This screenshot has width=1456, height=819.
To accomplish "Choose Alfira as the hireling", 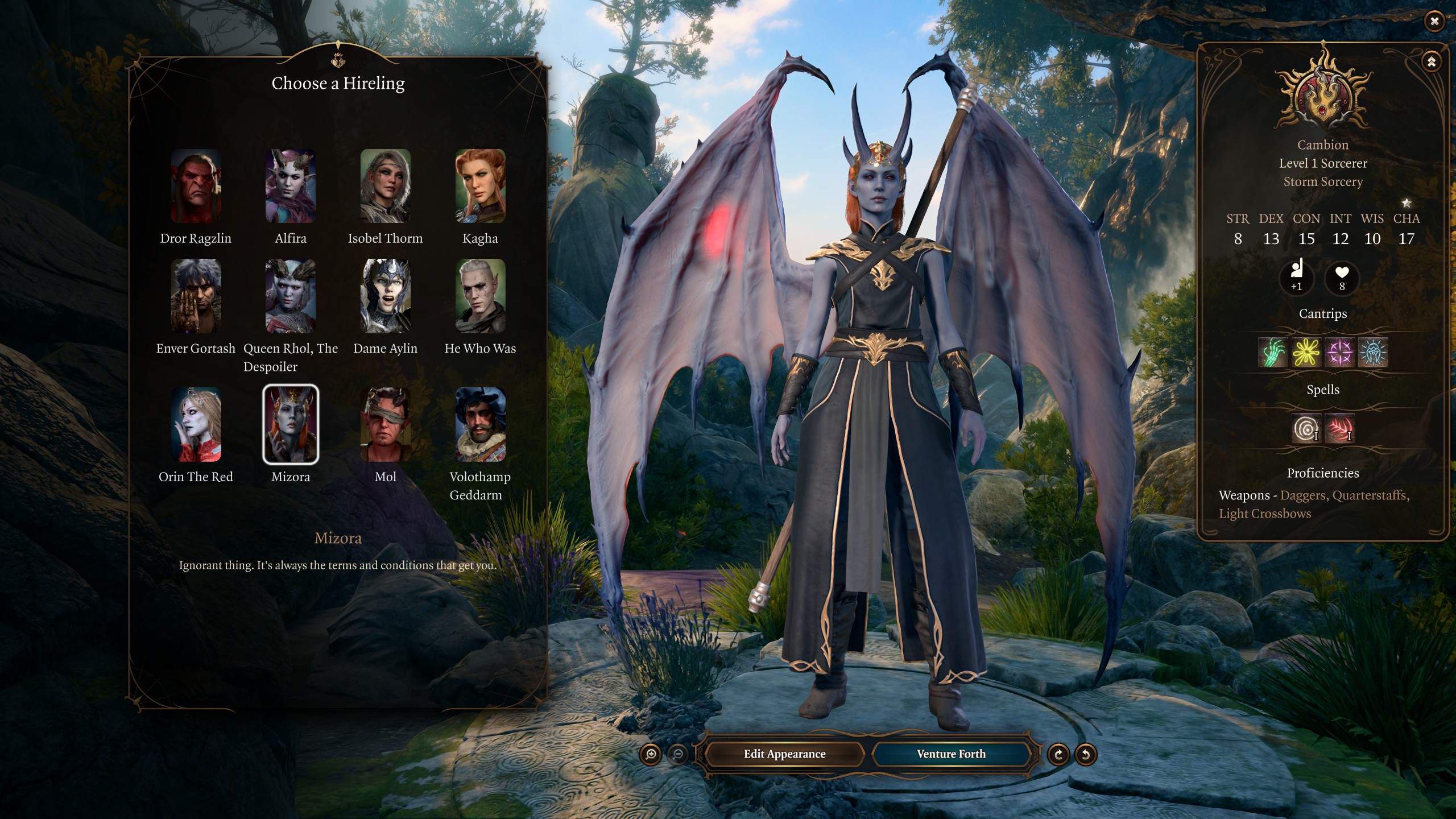I will coord(291,186).
